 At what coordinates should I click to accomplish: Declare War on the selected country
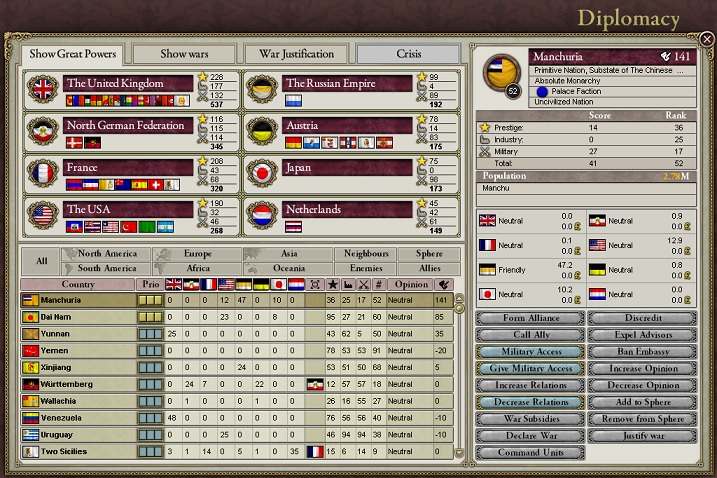tap(529, 436)
